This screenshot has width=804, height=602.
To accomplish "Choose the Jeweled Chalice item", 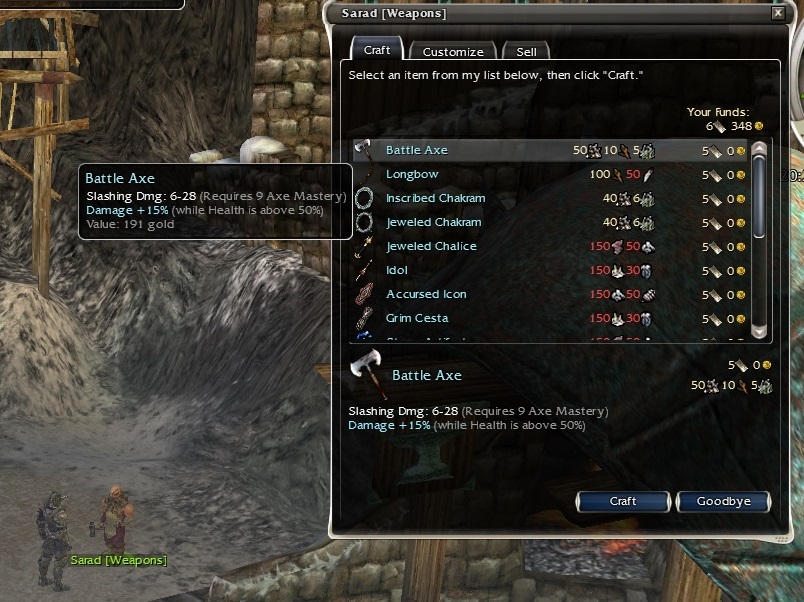I will tap(431, 246).
